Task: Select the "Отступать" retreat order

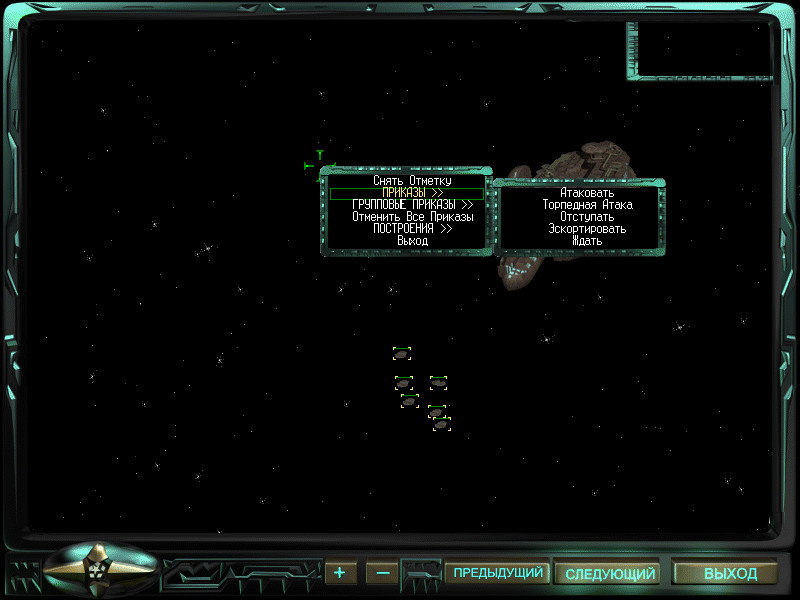Action: [x=587, y=217]
